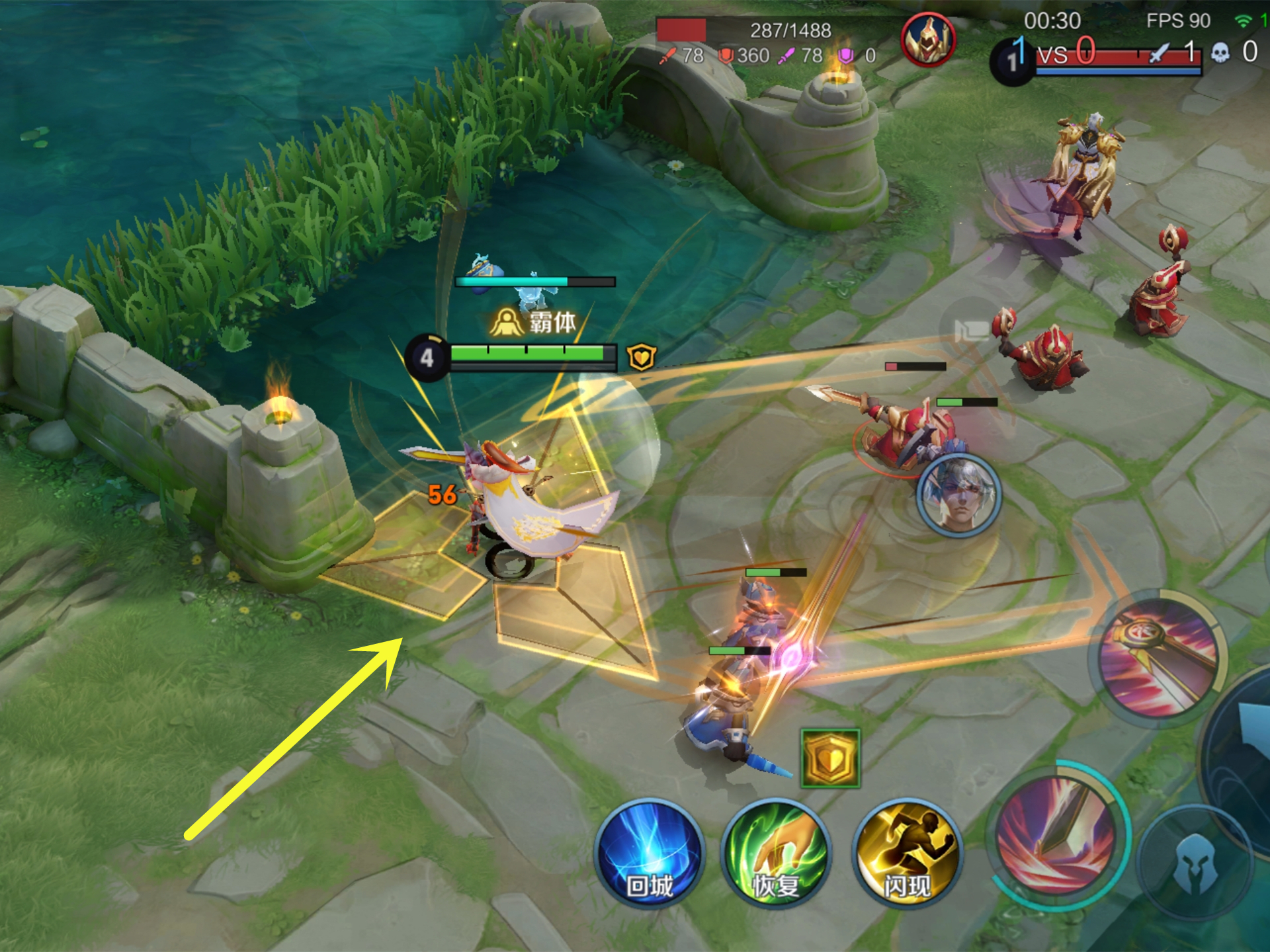The width and height of the screenshot is (1270, 952).
Task: Lock onto the silver-haired hero portrait
Action: coord(958,494)
